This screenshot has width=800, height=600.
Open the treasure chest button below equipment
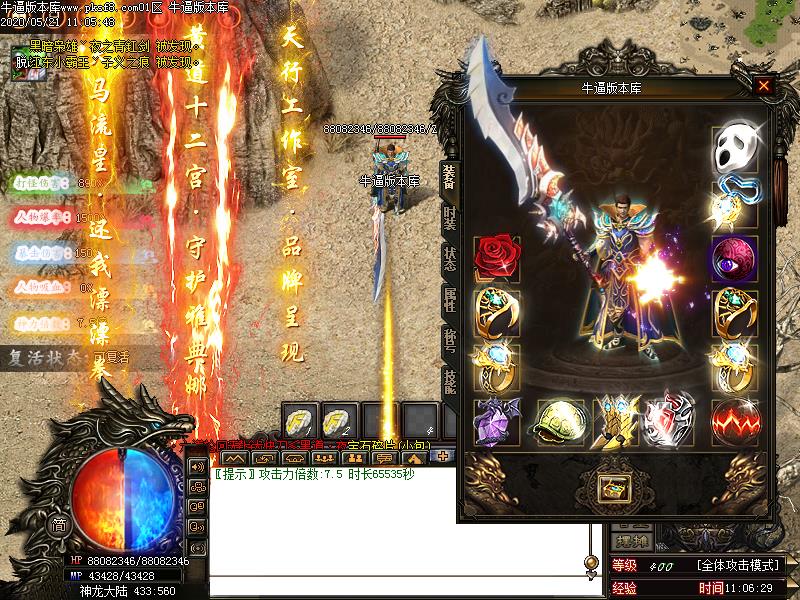[612, 488]
